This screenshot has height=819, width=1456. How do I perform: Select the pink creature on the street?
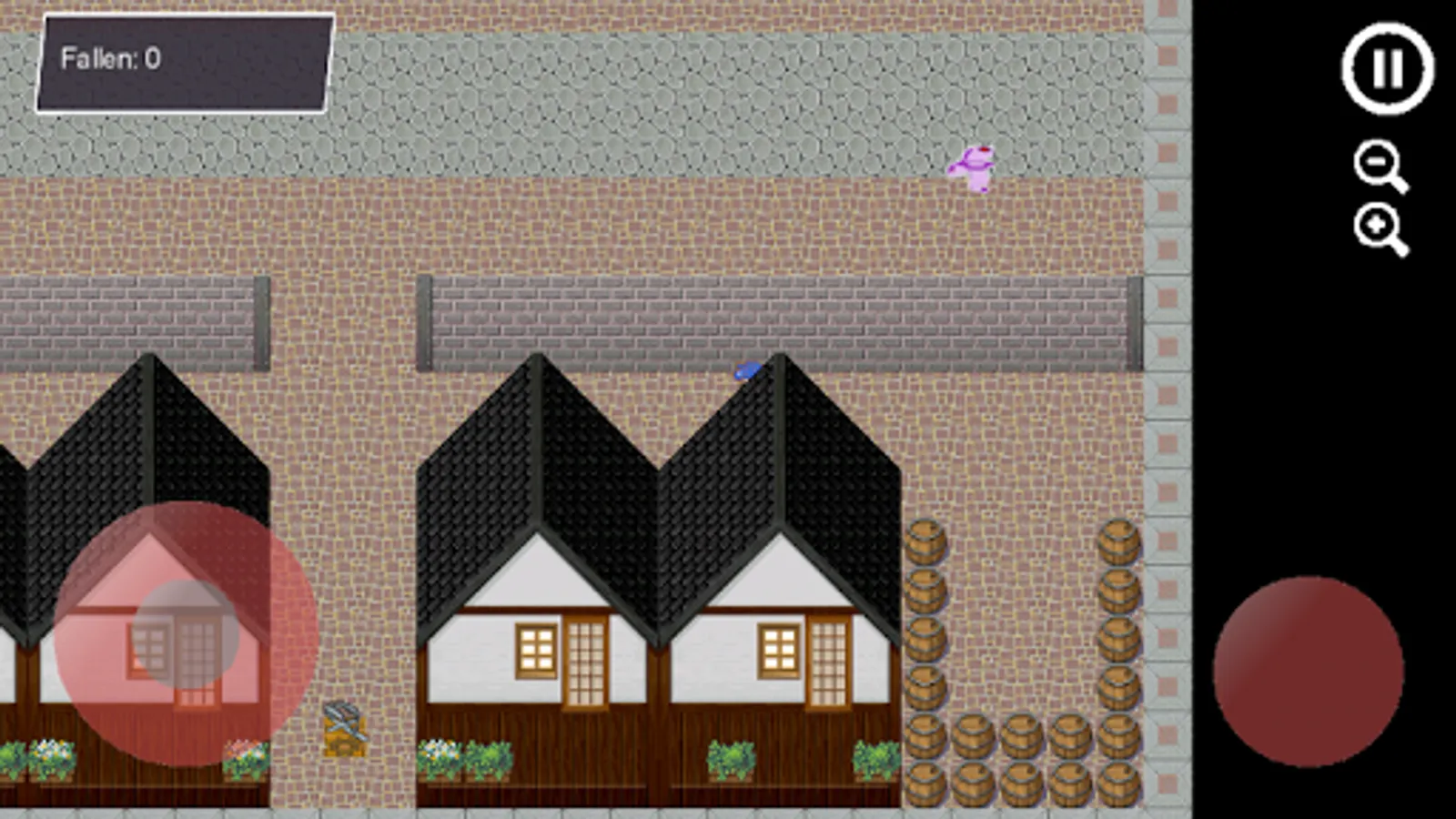(976, 168)
